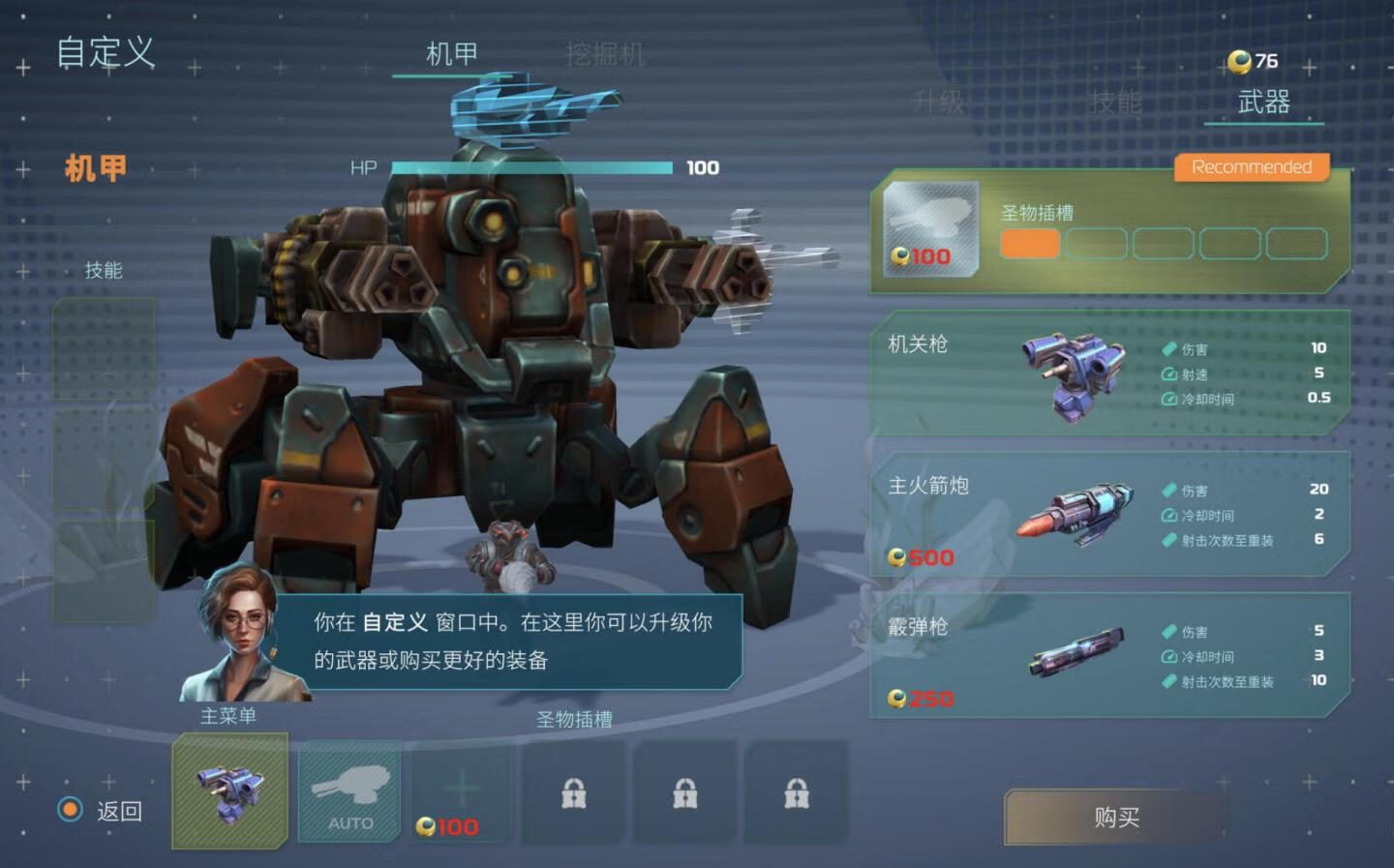Open the 技能 category tab
Image resolution: width=1394 pixels, height=868 pixels.
pyautogui.click(x=1115, y=103)
